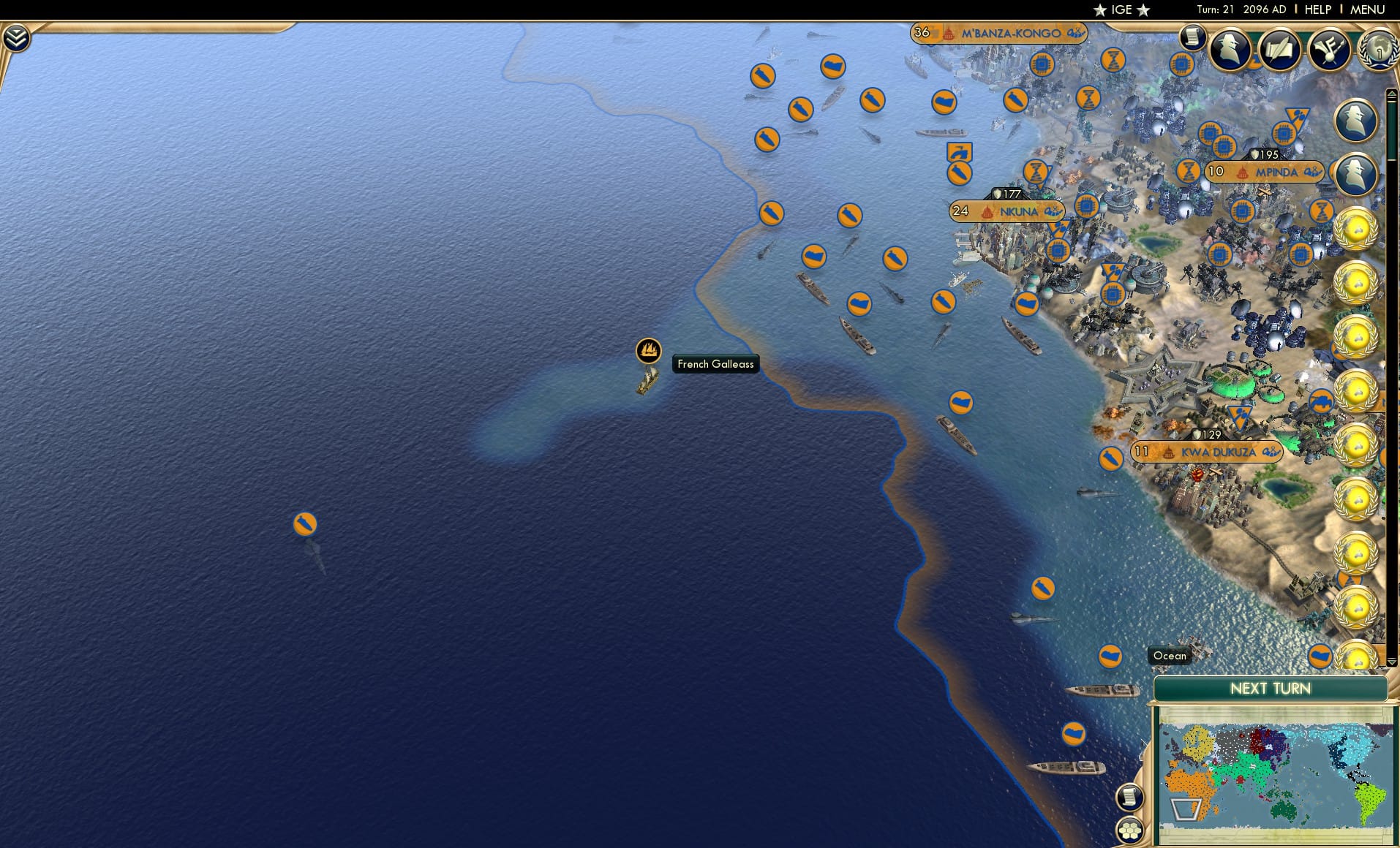Toggle the hex grid overlay icon
Screen dimensions: 1400x848
[x=1130, y=831]
